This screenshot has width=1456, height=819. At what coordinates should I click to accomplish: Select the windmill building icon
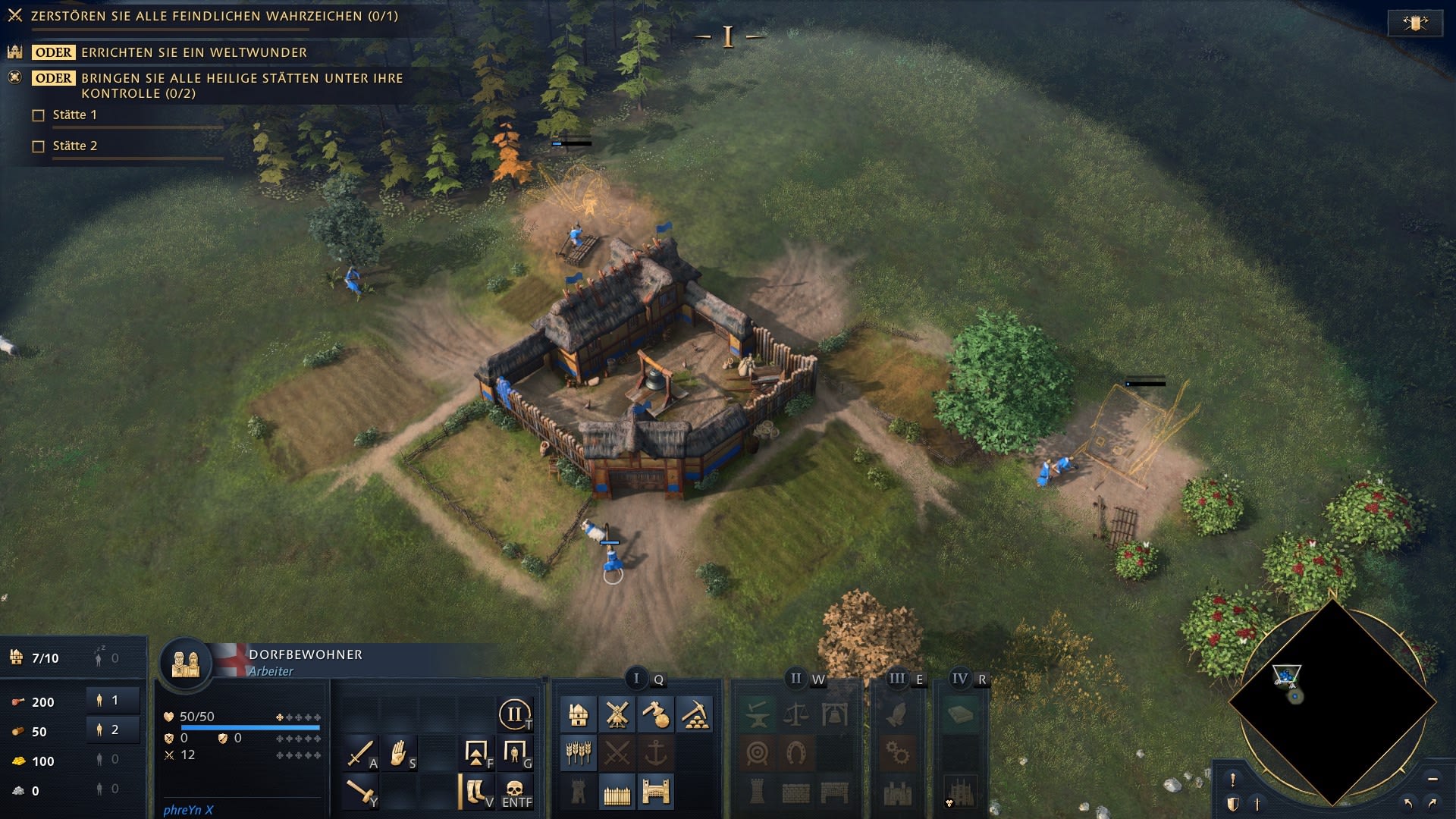(617, 714)
